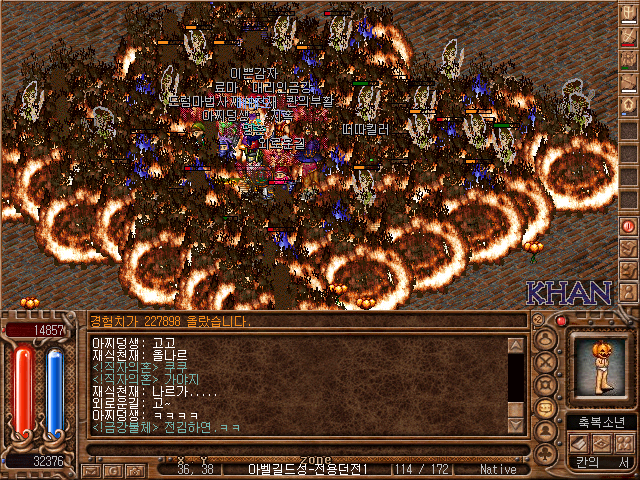Select the shield emblem round button

tap(546, 385)
